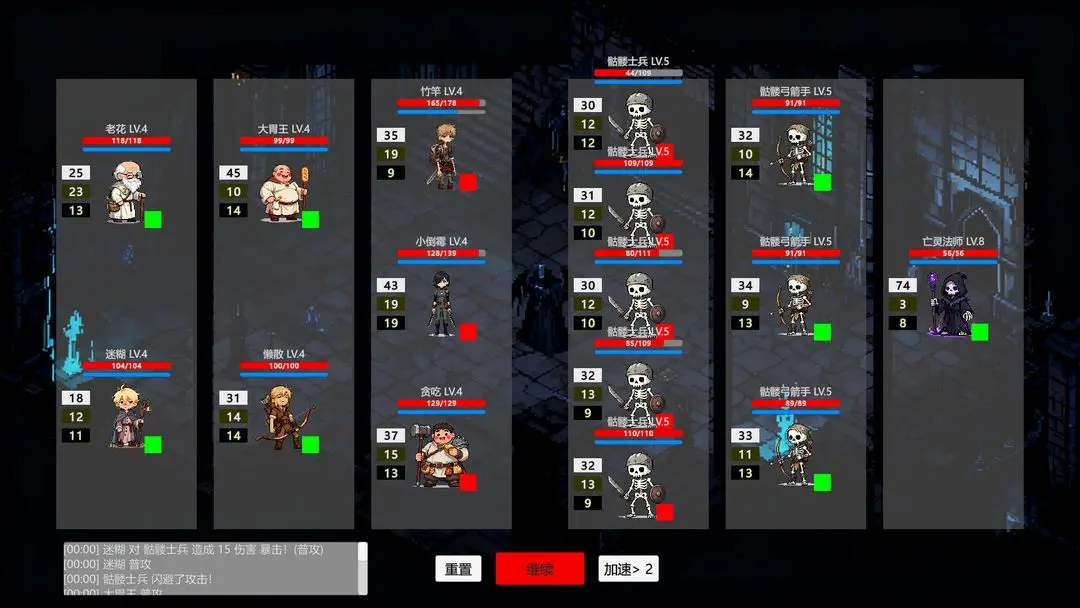Change battle speed with the 加速 button
The height and width of the screenshot is (608, 1080).
(x=628, y=569)
